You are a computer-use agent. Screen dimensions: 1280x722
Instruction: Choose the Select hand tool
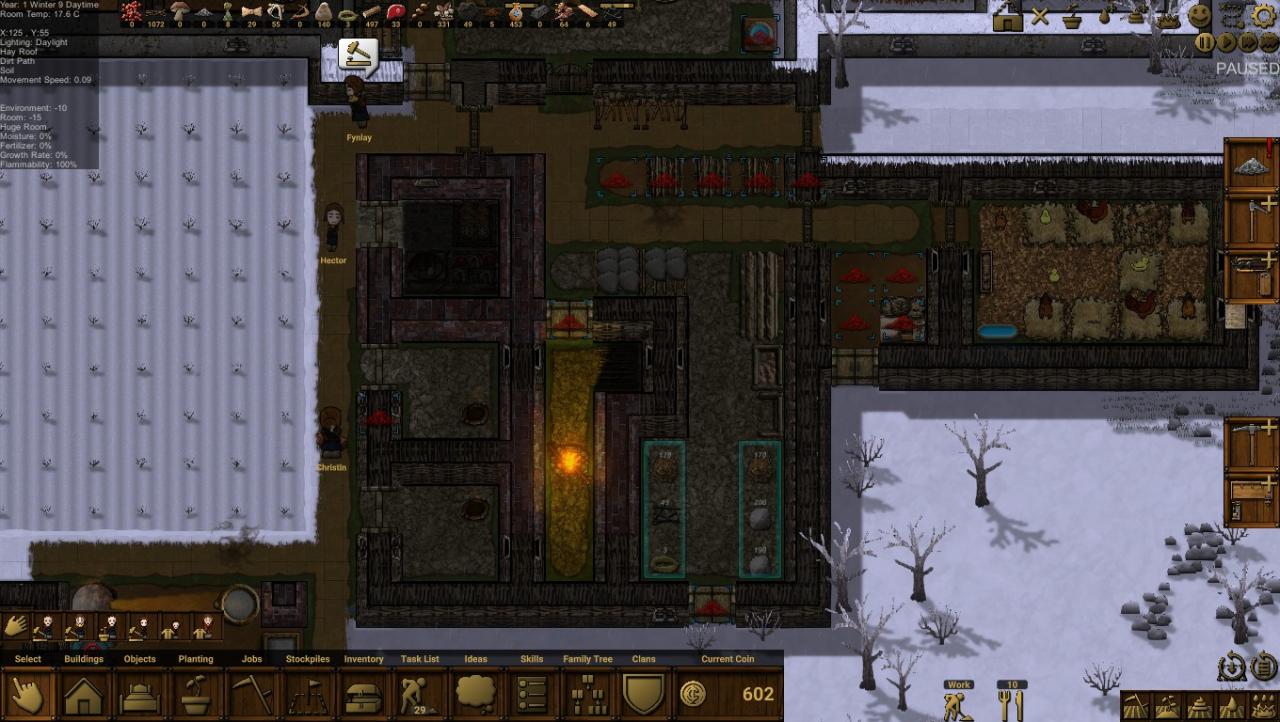point(28,694)
